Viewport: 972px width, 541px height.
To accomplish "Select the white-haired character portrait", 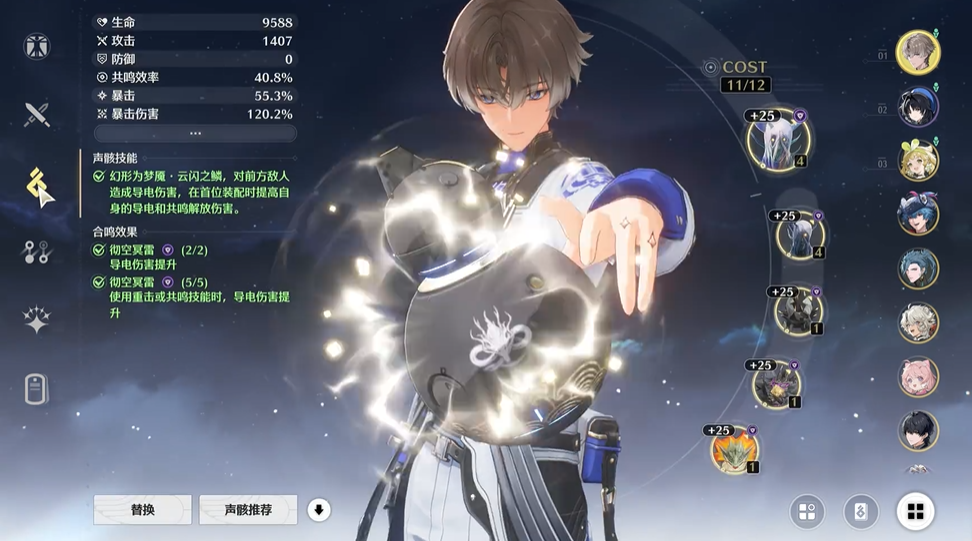I will pyautogui.click(x=917, y=323).
